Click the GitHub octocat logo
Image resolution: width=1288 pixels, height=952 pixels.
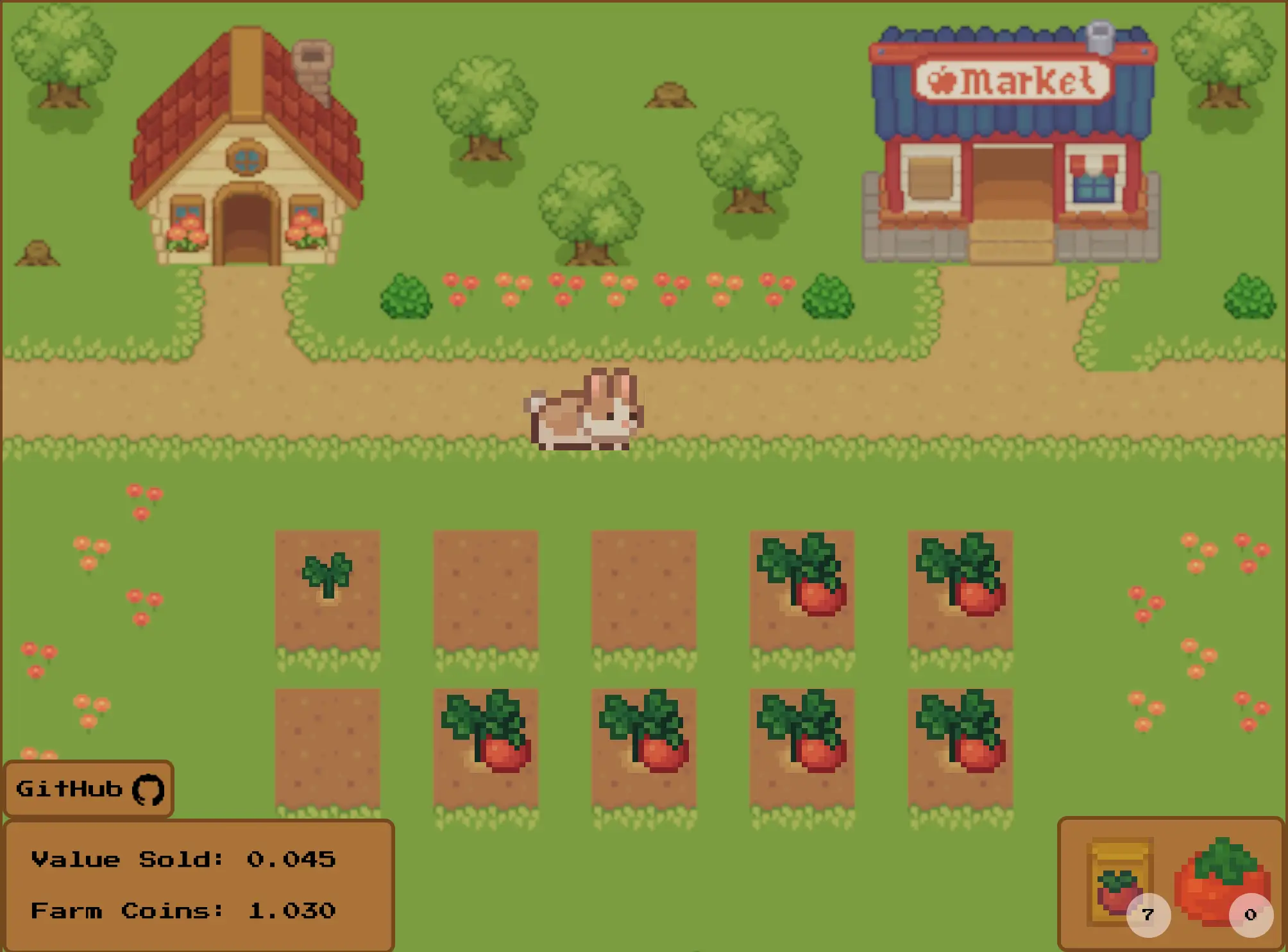tap(149, 789)
